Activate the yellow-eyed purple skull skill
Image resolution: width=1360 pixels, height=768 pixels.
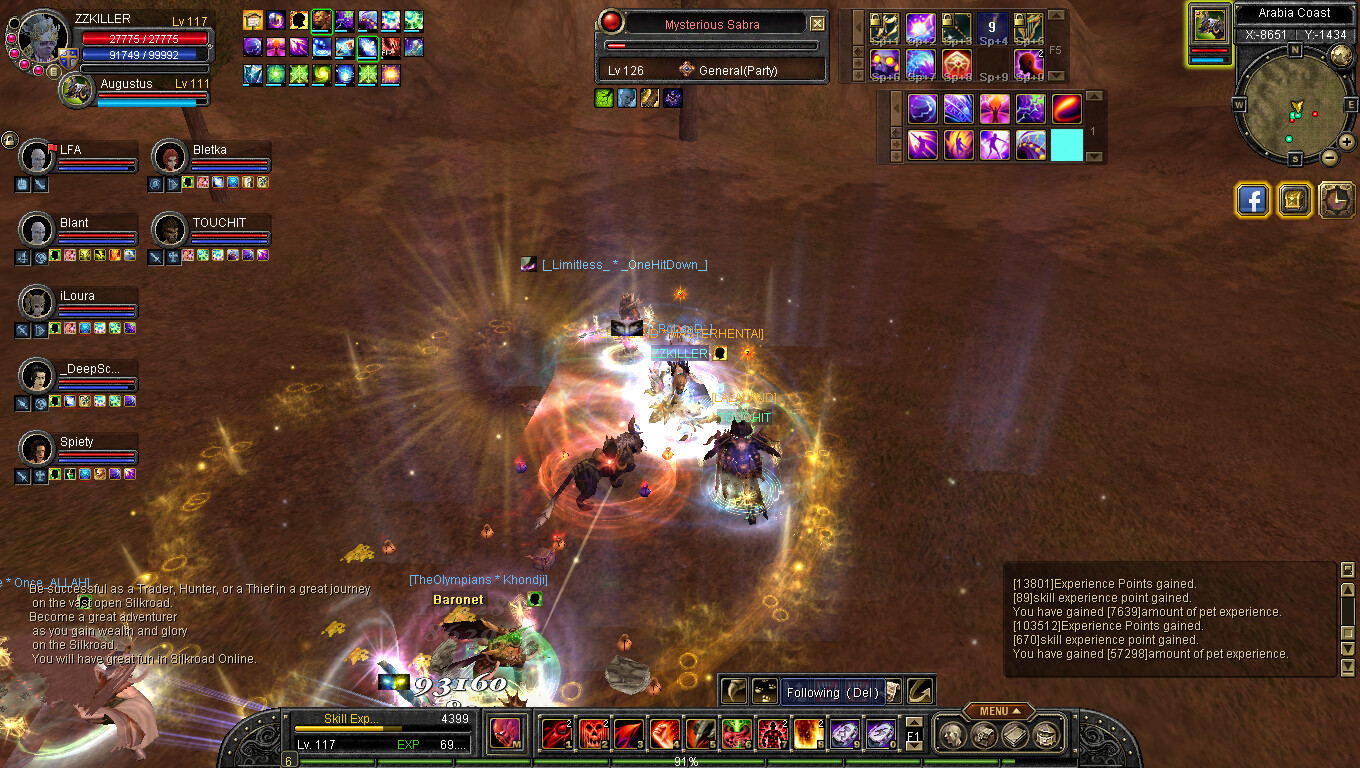coord(884,63)
